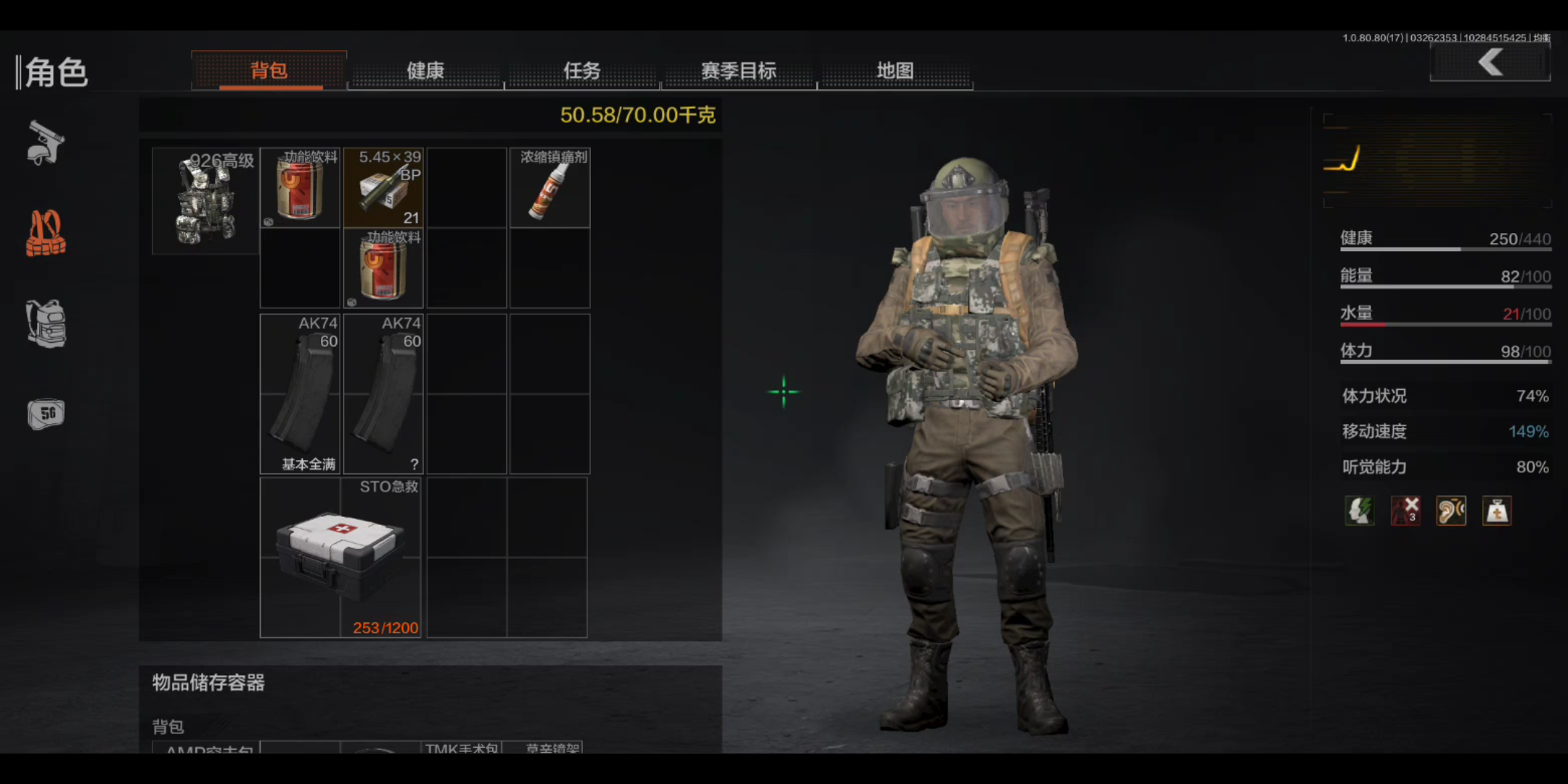
Task: Open the secure pouch category icon
Action: 46,415
